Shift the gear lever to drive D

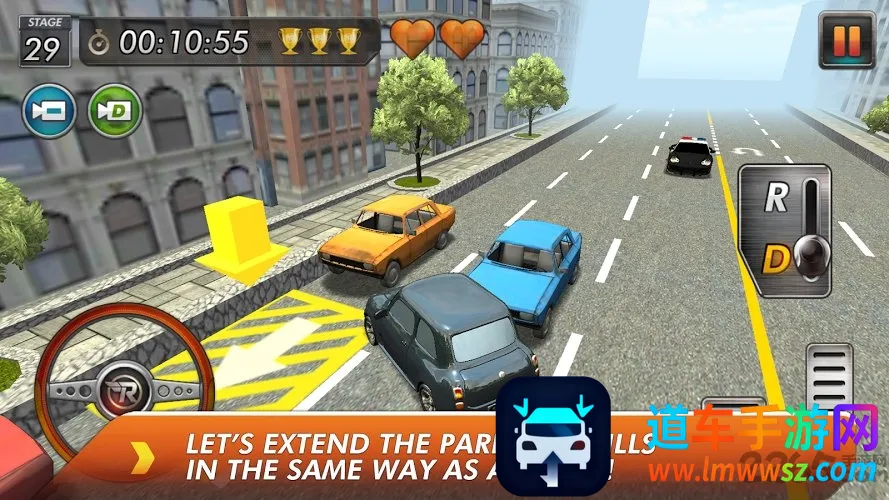776,259
